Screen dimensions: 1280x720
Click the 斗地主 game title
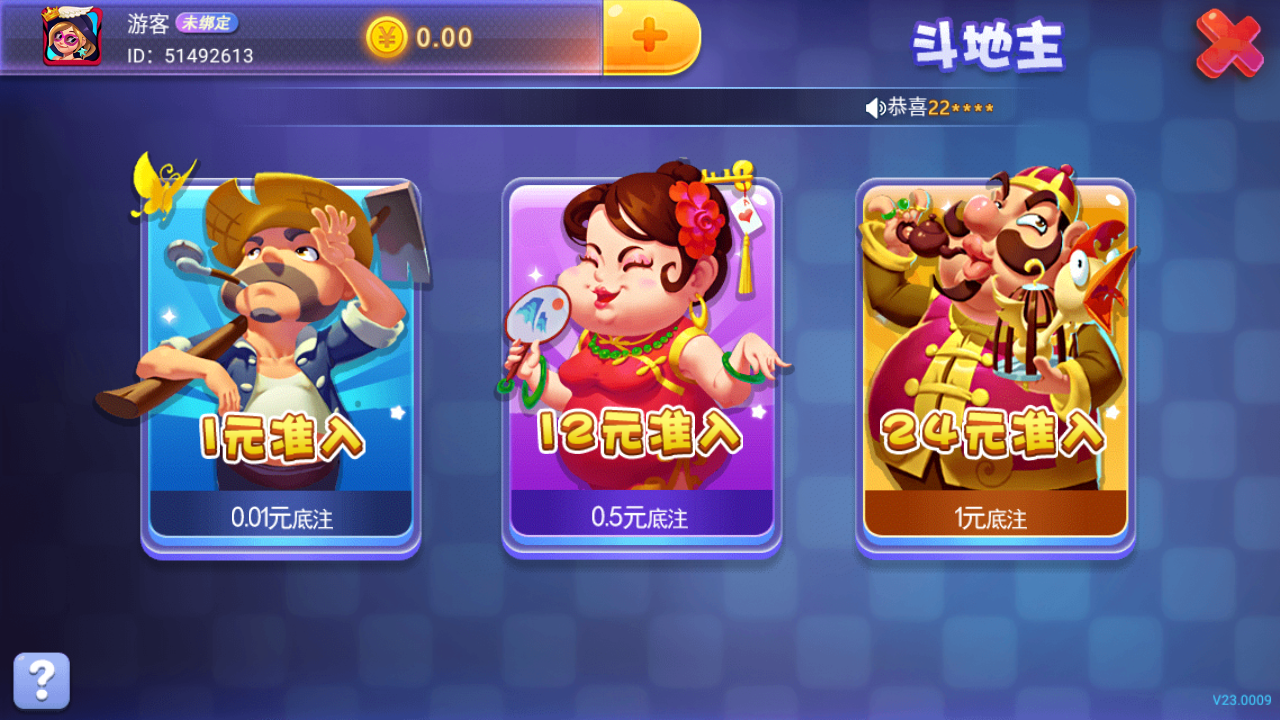pos(991,42)
